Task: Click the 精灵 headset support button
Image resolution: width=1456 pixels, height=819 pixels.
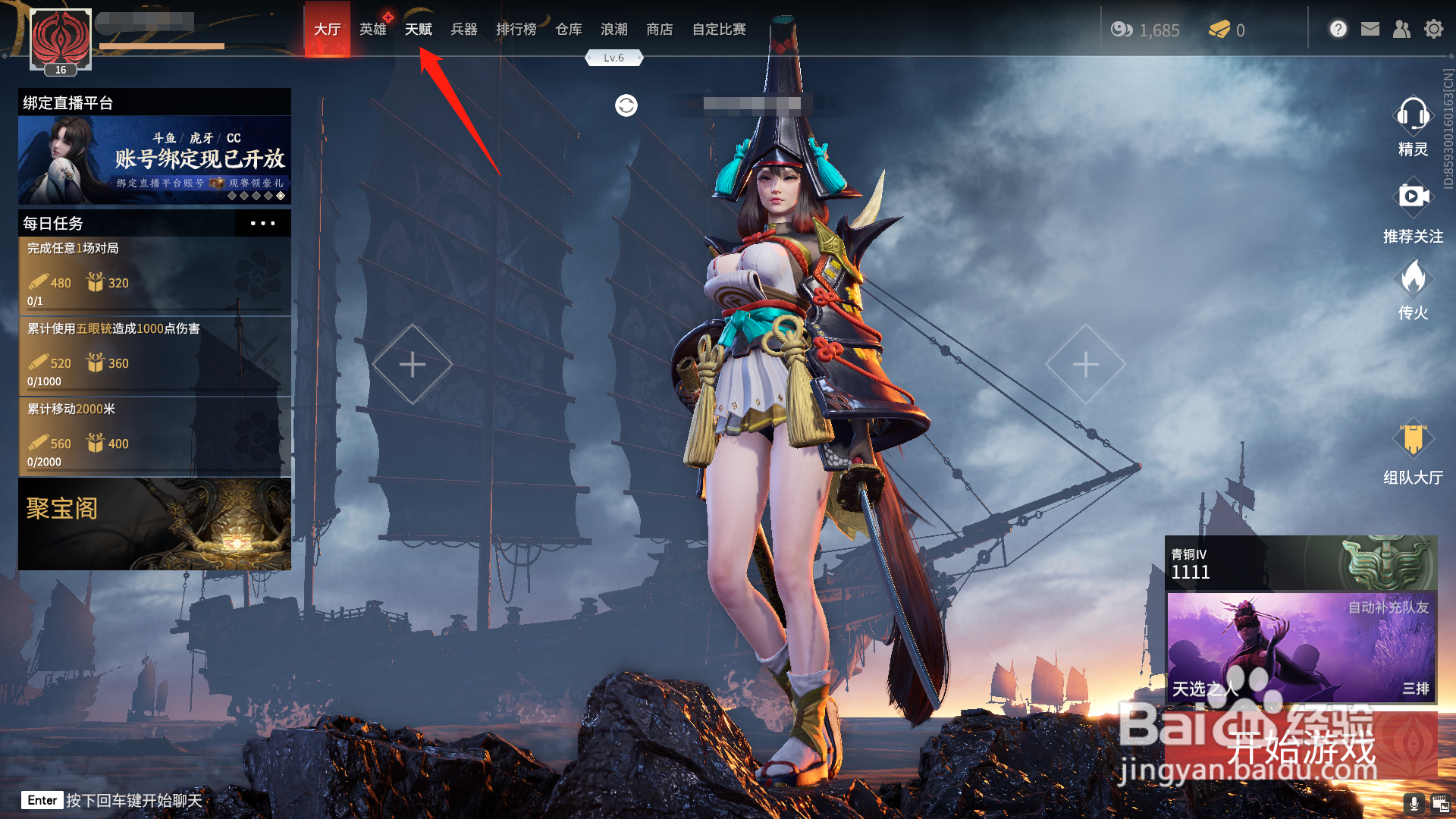Action: point(1412,125)
